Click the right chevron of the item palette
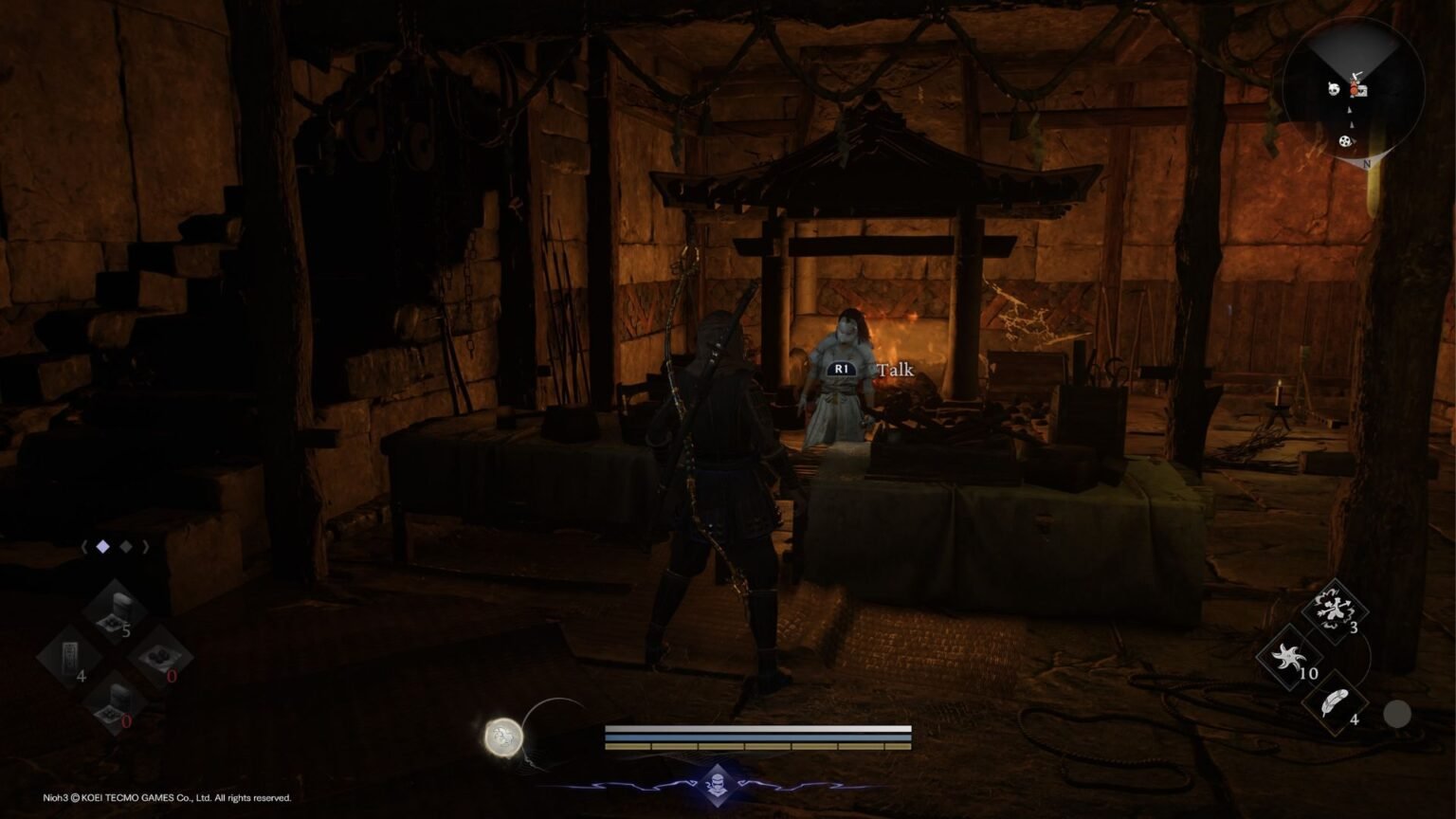This screenshot has width=1456, height=819. coord(147,546)
